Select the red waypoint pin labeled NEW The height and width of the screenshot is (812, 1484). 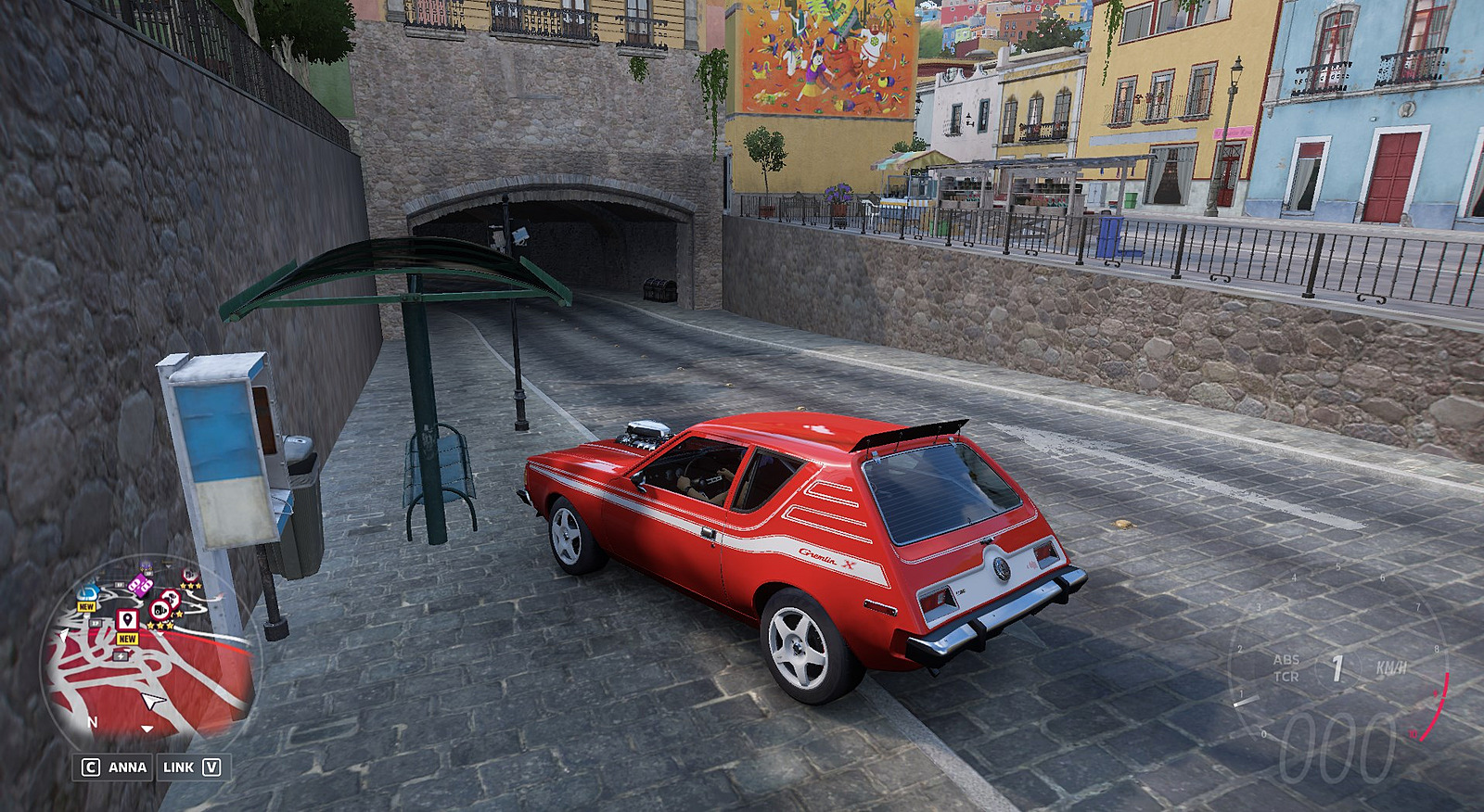point(127,617)
